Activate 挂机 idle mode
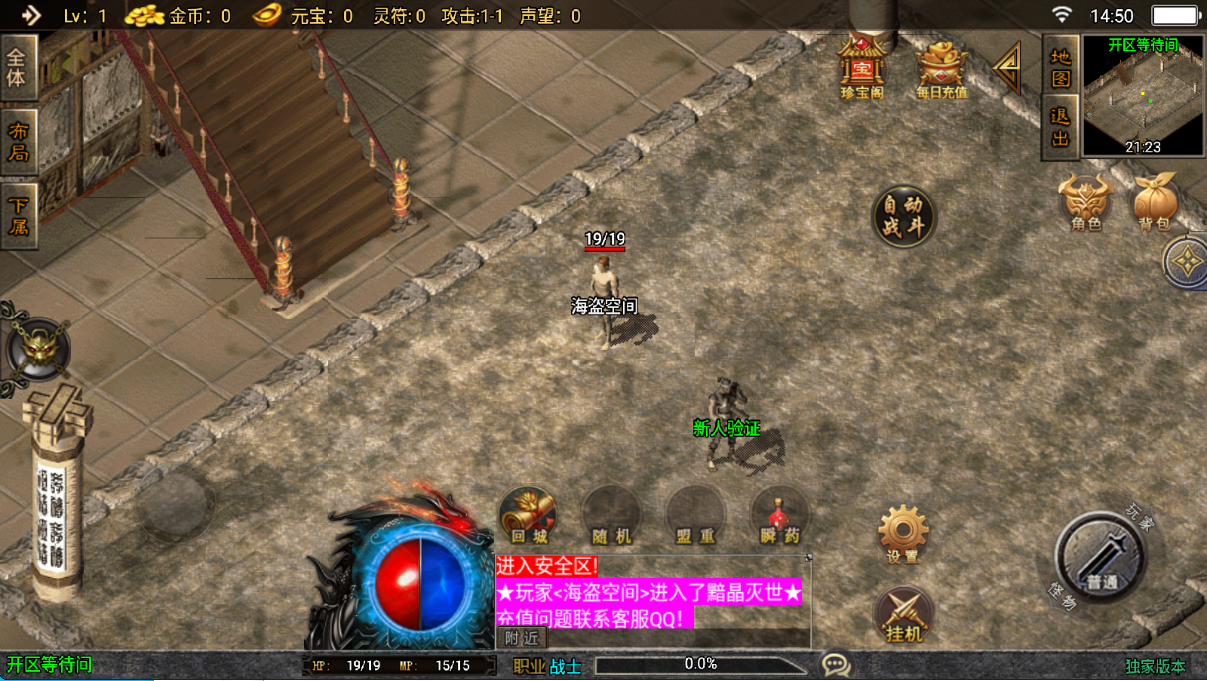1207x681 pixels. pyautogui.click(x=904, y=614)
